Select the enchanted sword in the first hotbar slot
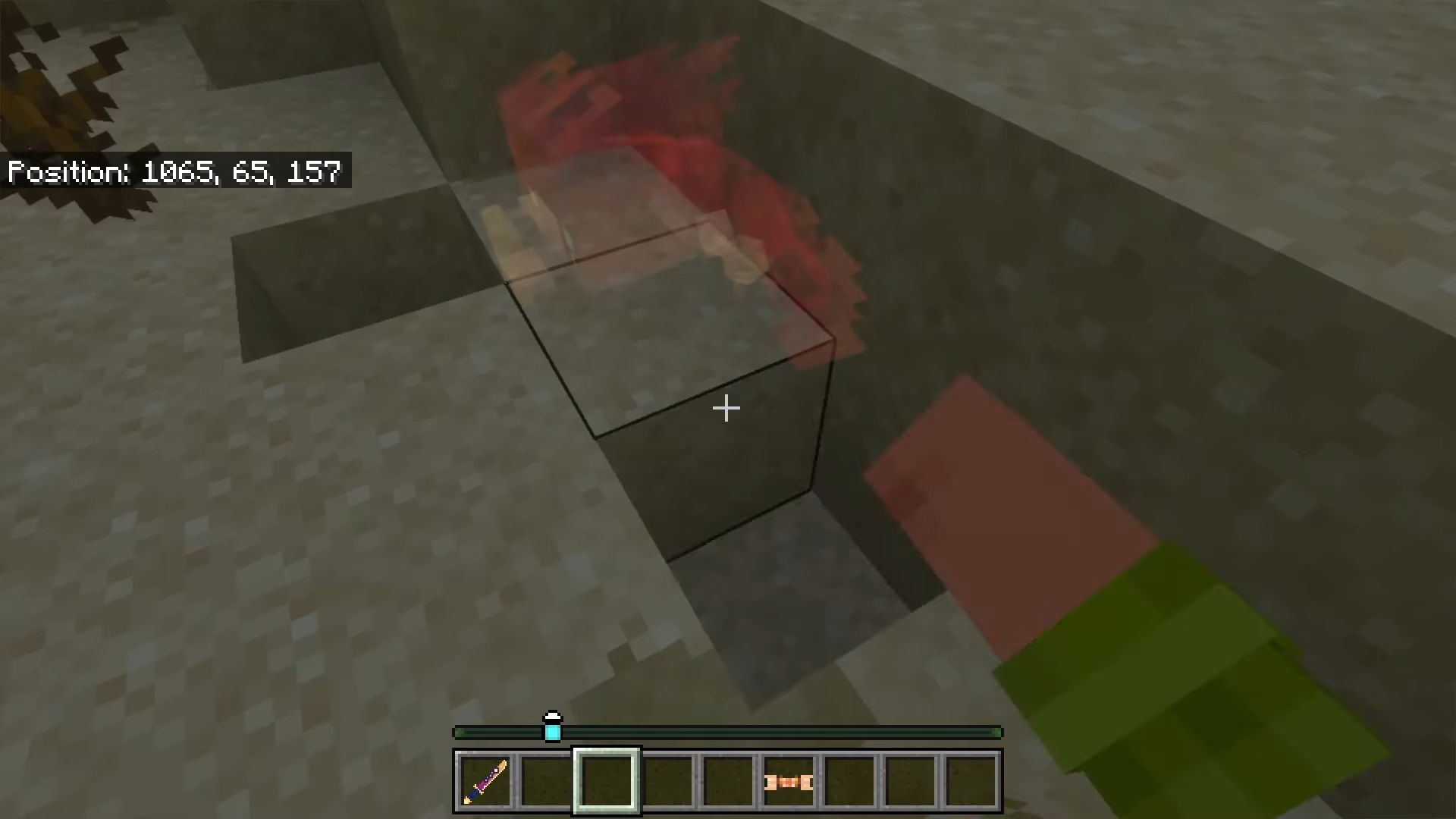 click(x=486, y=780)
